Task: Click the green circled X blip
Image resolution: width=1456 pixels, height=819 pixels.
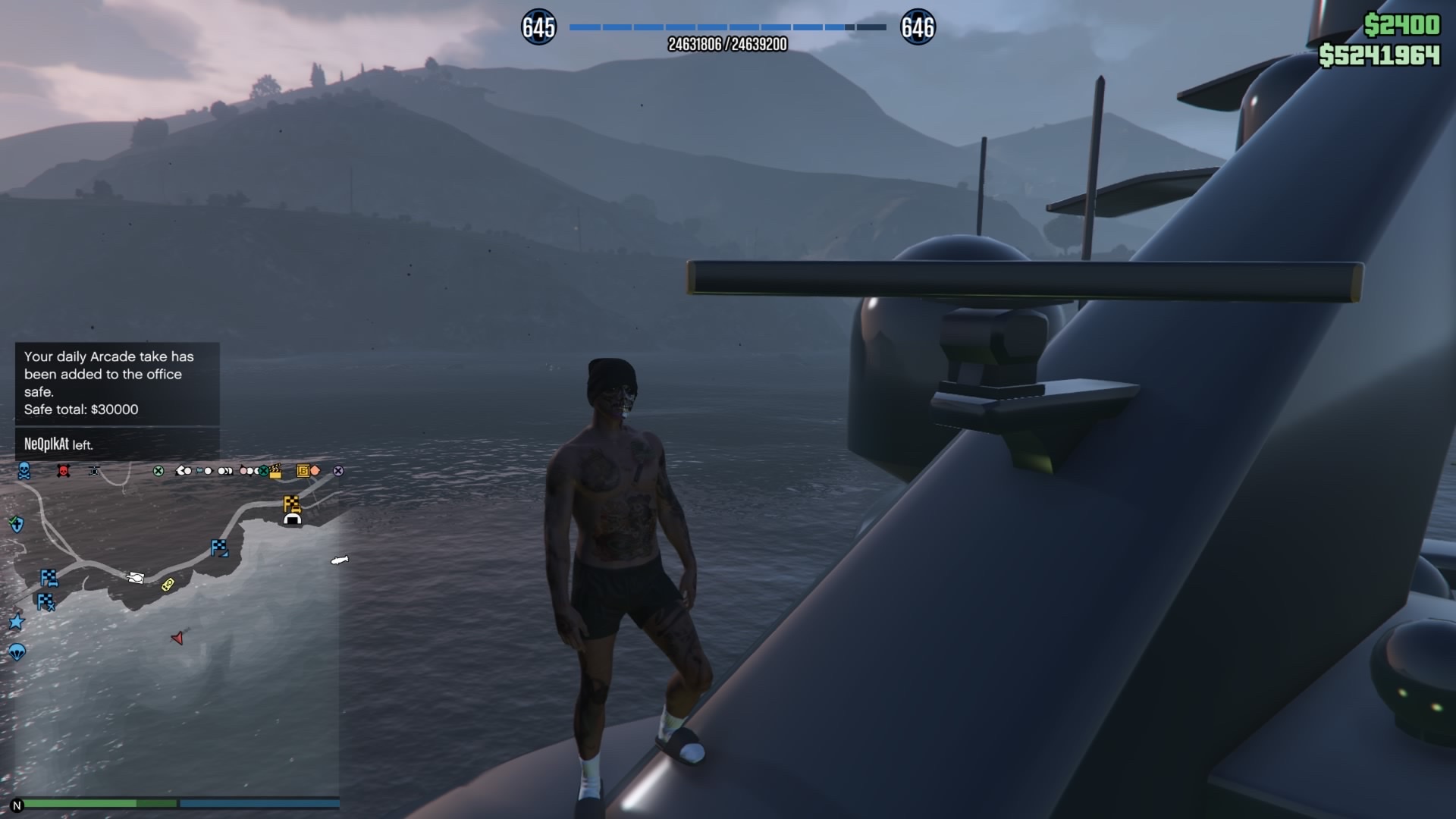Action: pos(158,471)
